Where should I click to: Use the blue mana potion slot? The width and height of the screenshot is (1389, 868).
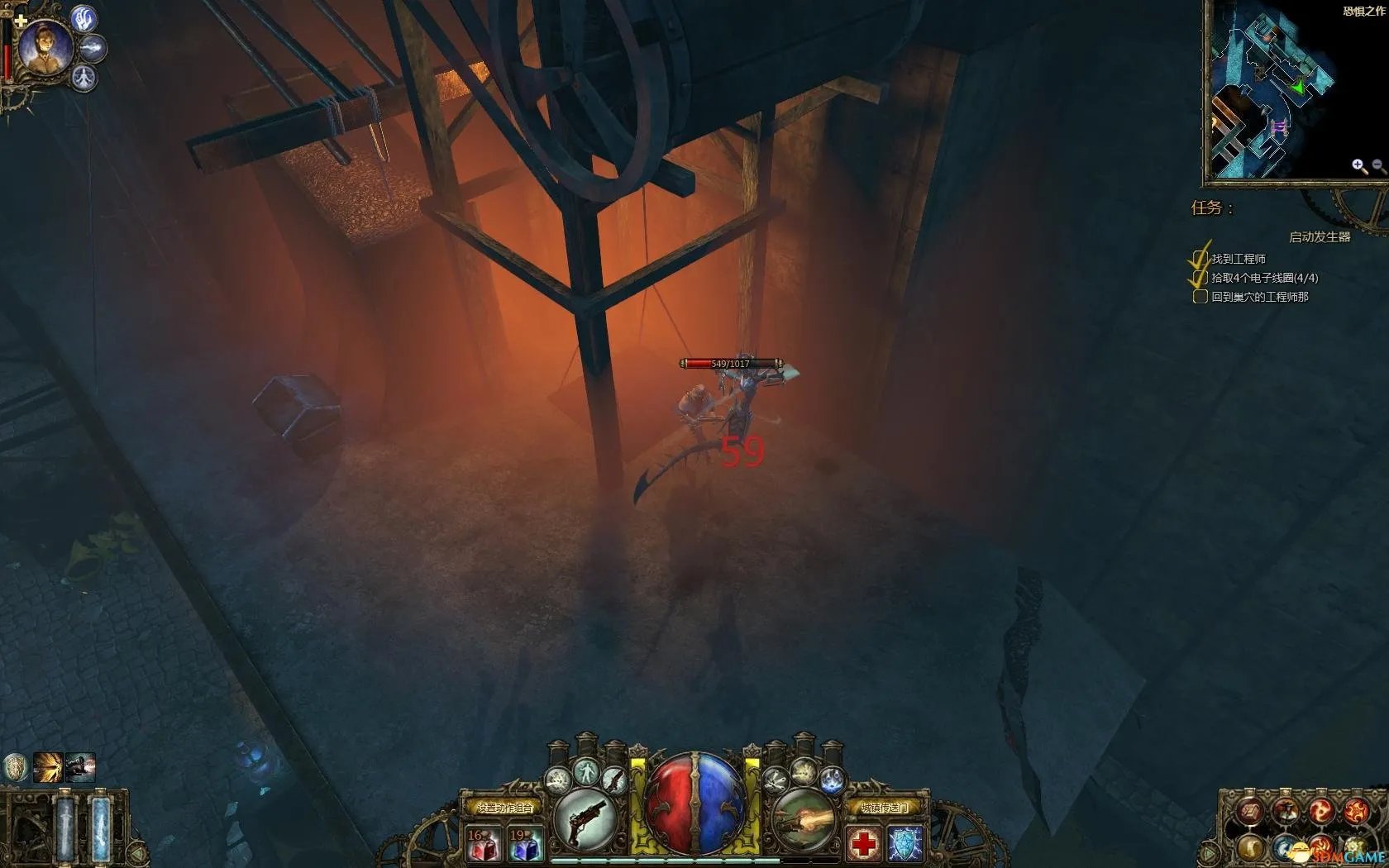tap(525, 845)
